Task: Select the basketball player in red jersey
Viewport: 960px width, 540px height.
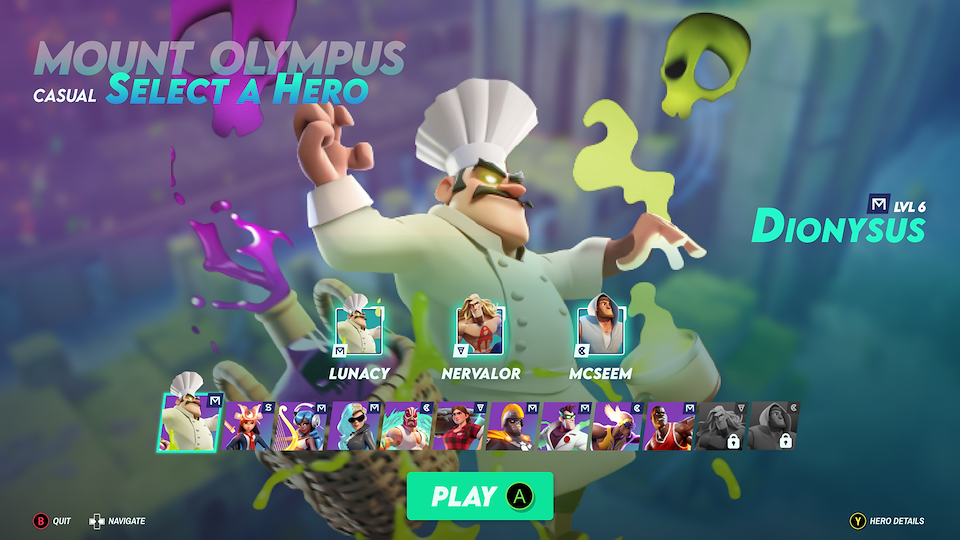Action: tap(672, 427)
